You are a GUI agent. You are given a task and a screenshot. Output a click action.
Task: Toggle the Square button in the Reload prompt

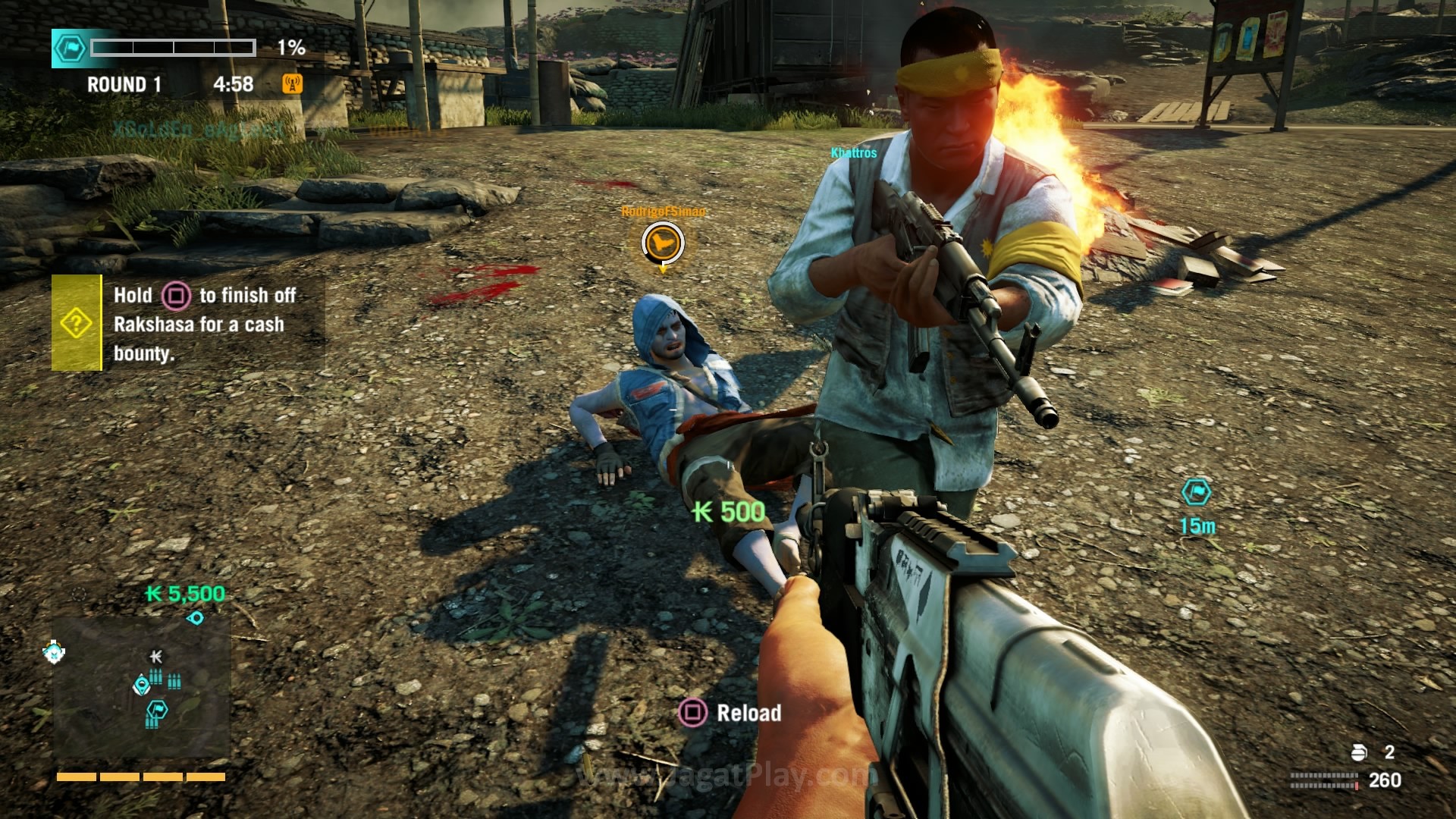(x=694, y=713)
